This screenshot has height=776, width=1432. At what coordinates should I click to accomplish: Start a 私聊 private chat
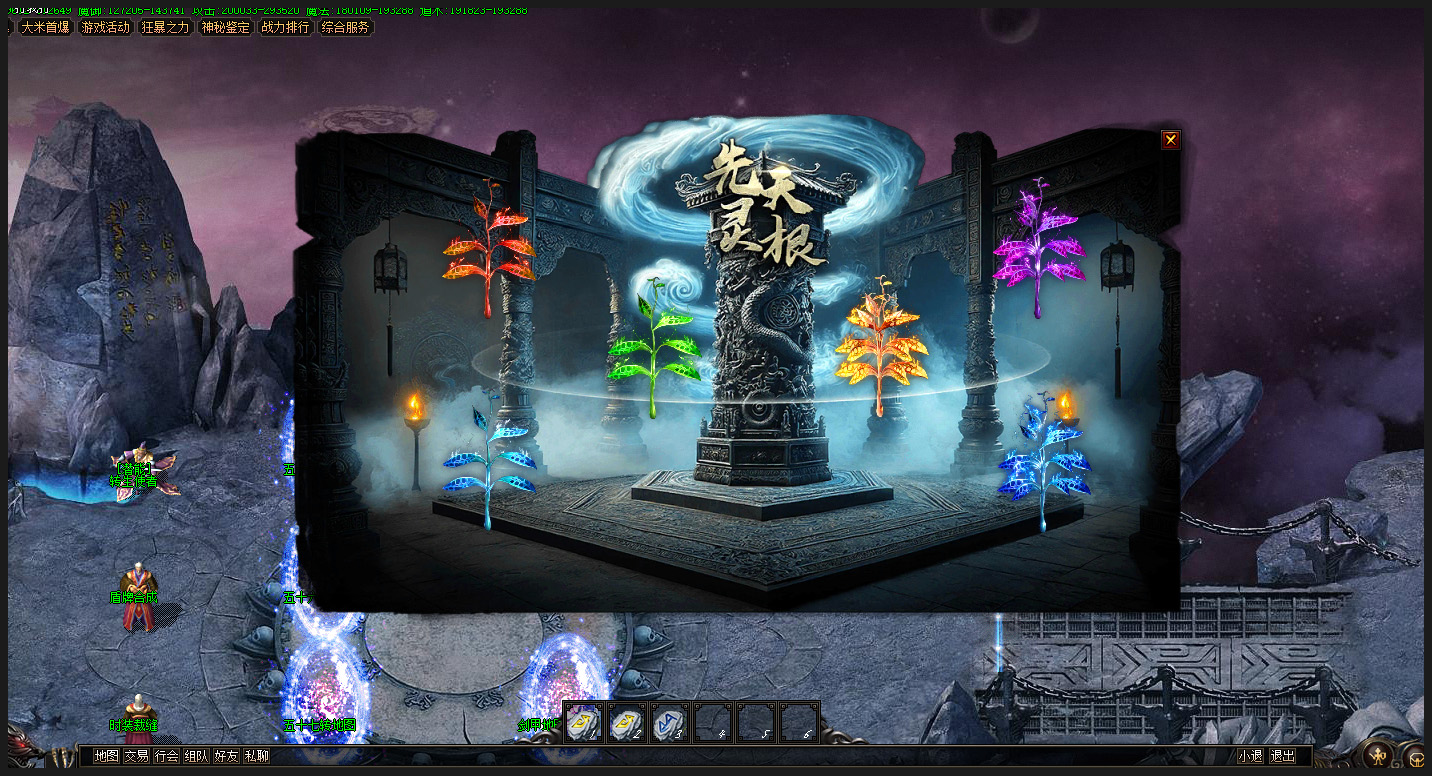tap(256, 756)
